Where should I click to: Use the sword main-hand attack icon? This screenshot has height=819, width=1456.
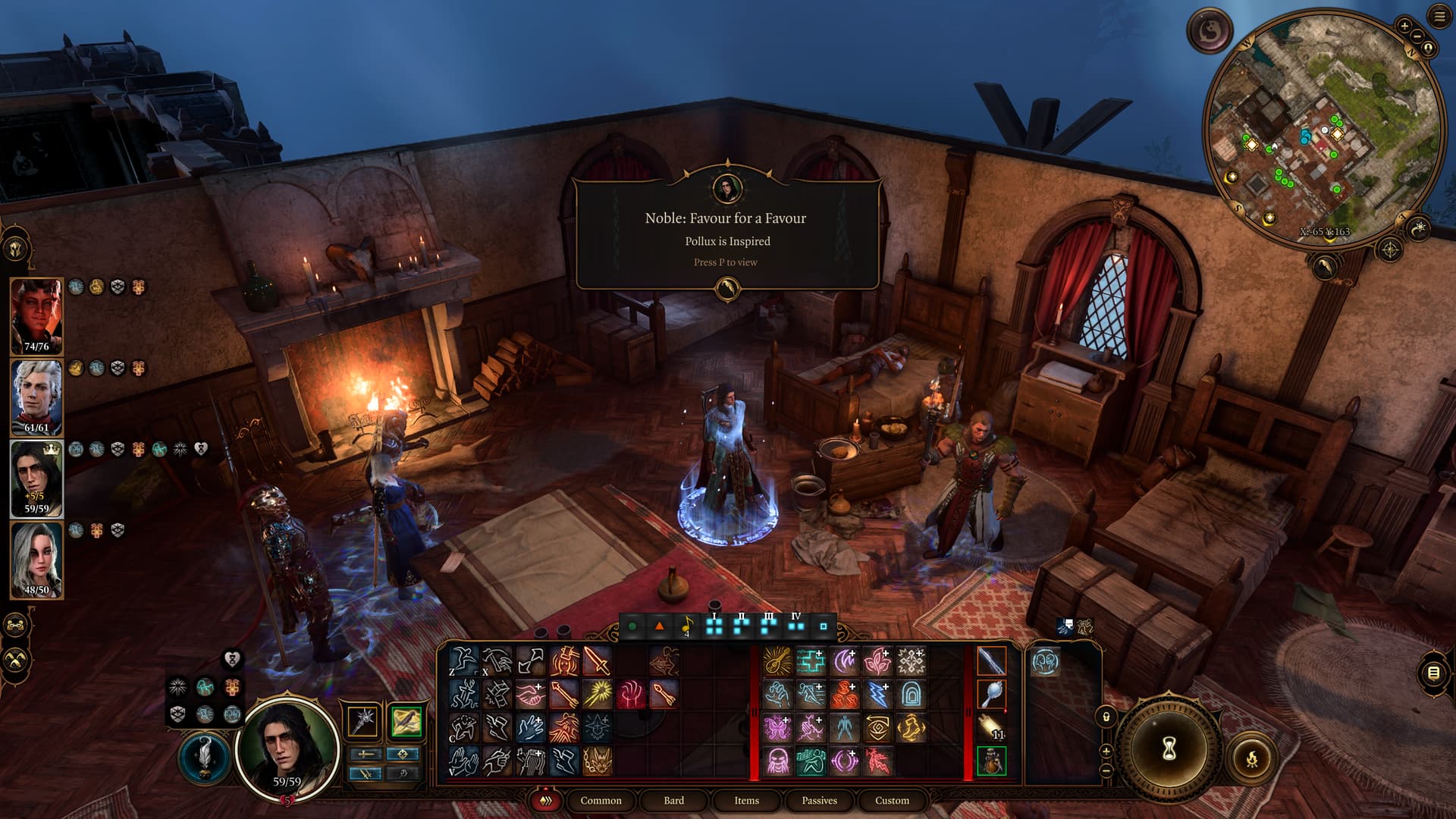click(x=597, y=661)
